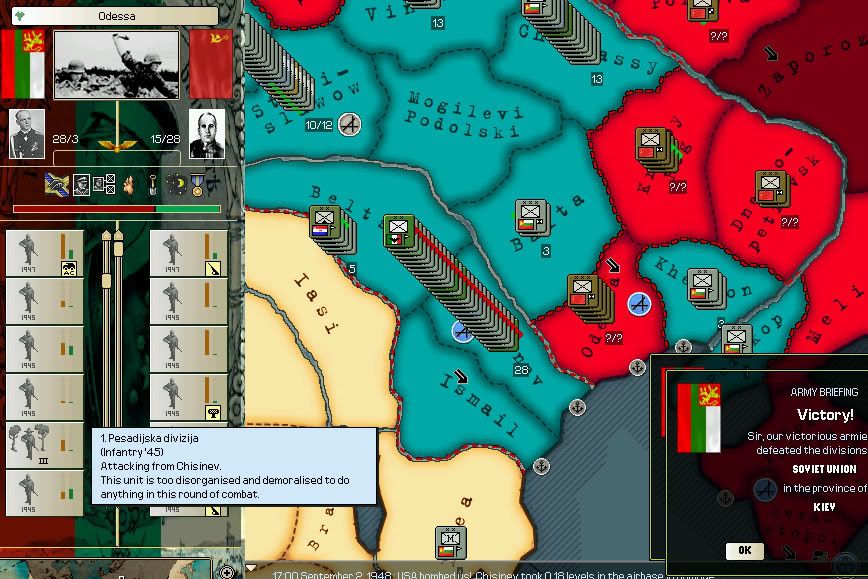Click the shovel entrenchment modifier icon
The height and width of the screenshot is (579, 868).
[x=152, y=184]
